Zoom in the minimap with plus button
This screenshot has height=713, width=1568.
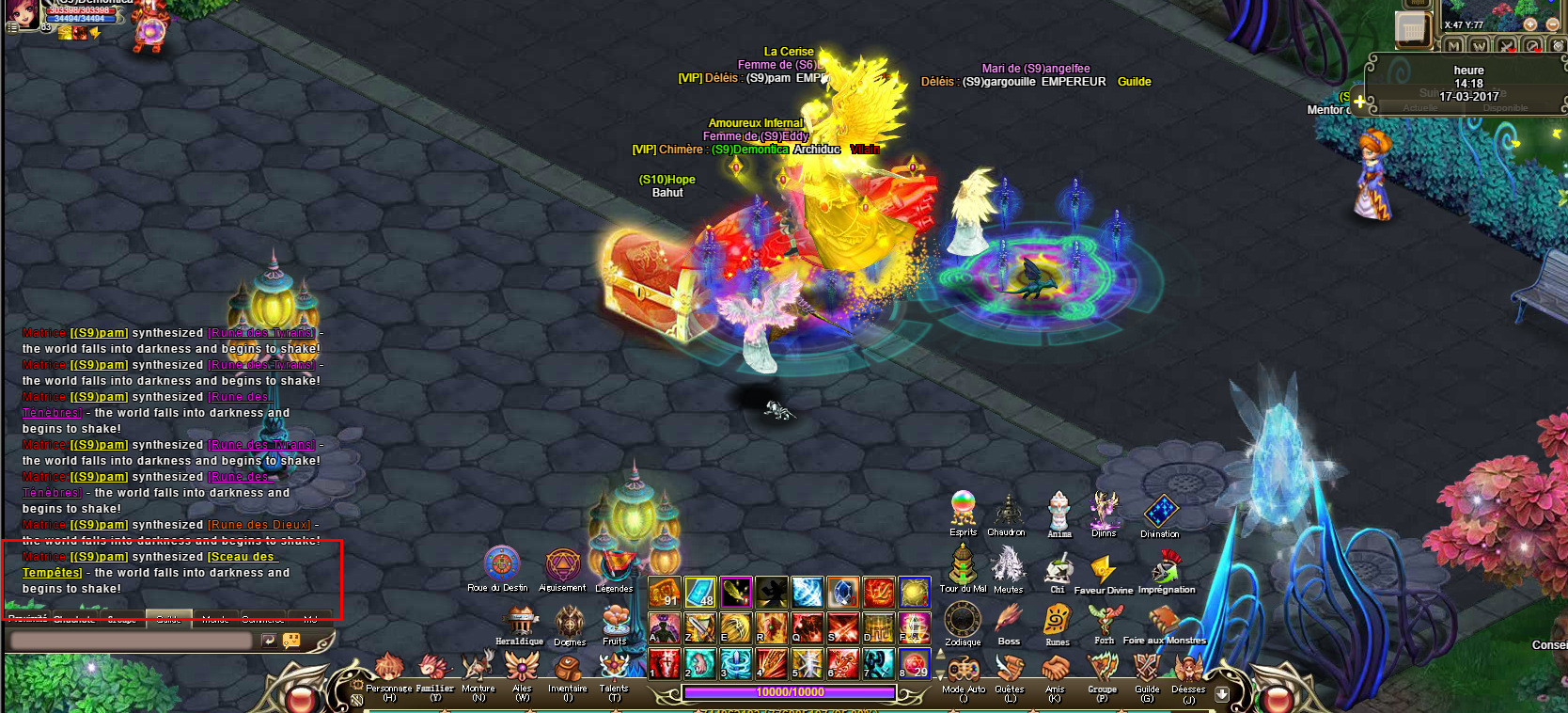[x=1529, y=24]
